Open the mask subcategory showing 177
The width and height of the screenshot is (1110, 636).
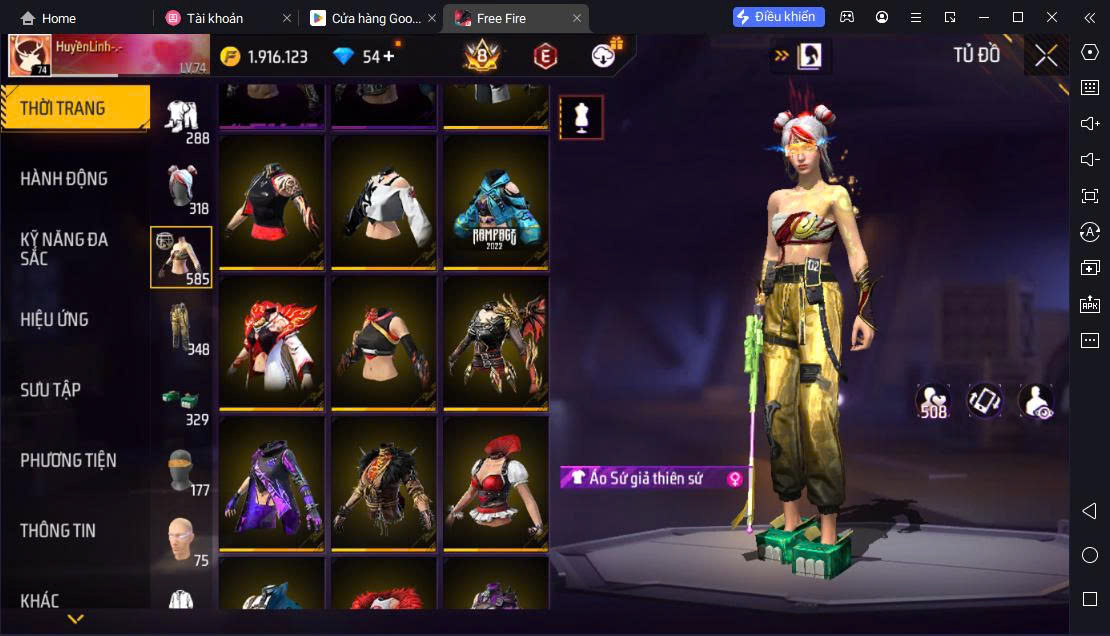181,470
